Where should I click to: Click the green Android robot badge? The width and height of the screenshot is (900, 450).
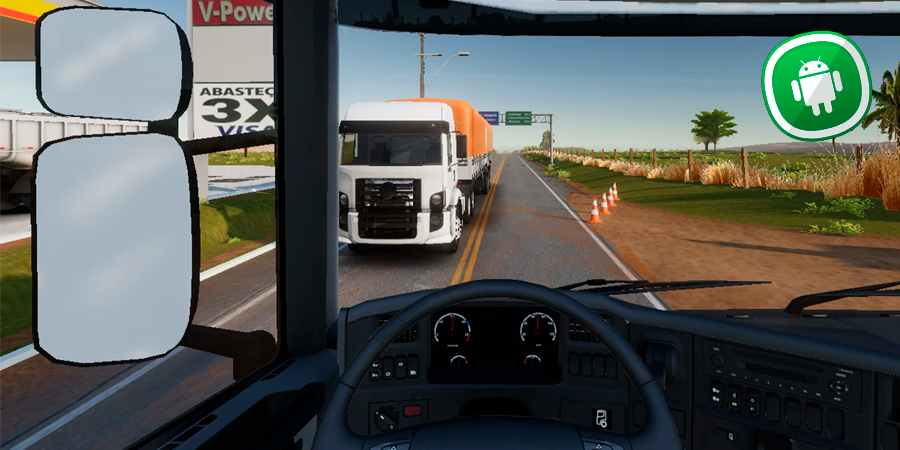pyautogui.click(x=817, y=85)
